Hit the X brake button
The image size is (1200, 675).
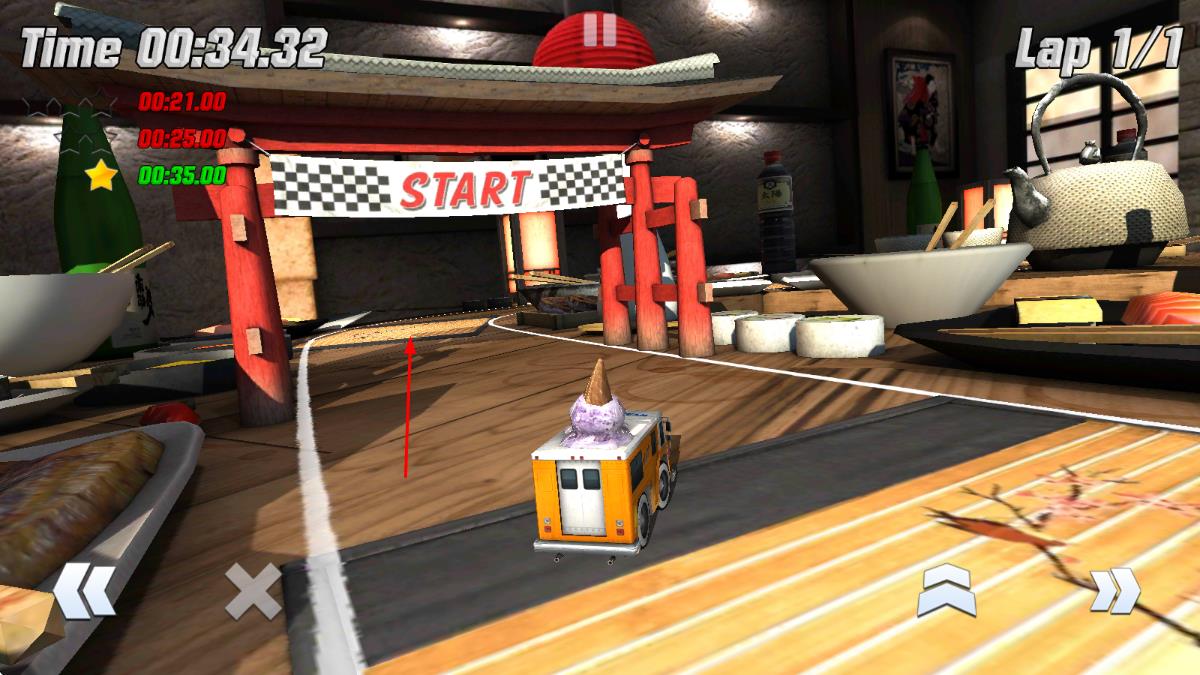pyautogui.click(x=252, y=591)
